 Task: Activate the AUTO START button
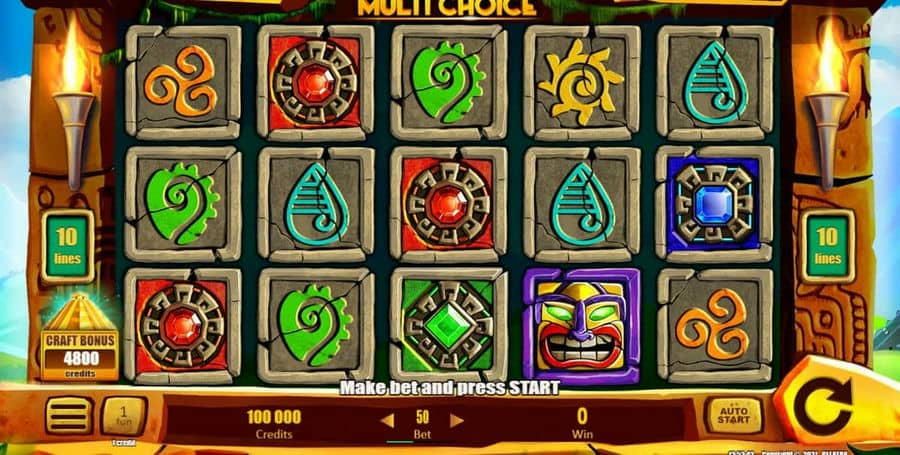tap(734, 415)
